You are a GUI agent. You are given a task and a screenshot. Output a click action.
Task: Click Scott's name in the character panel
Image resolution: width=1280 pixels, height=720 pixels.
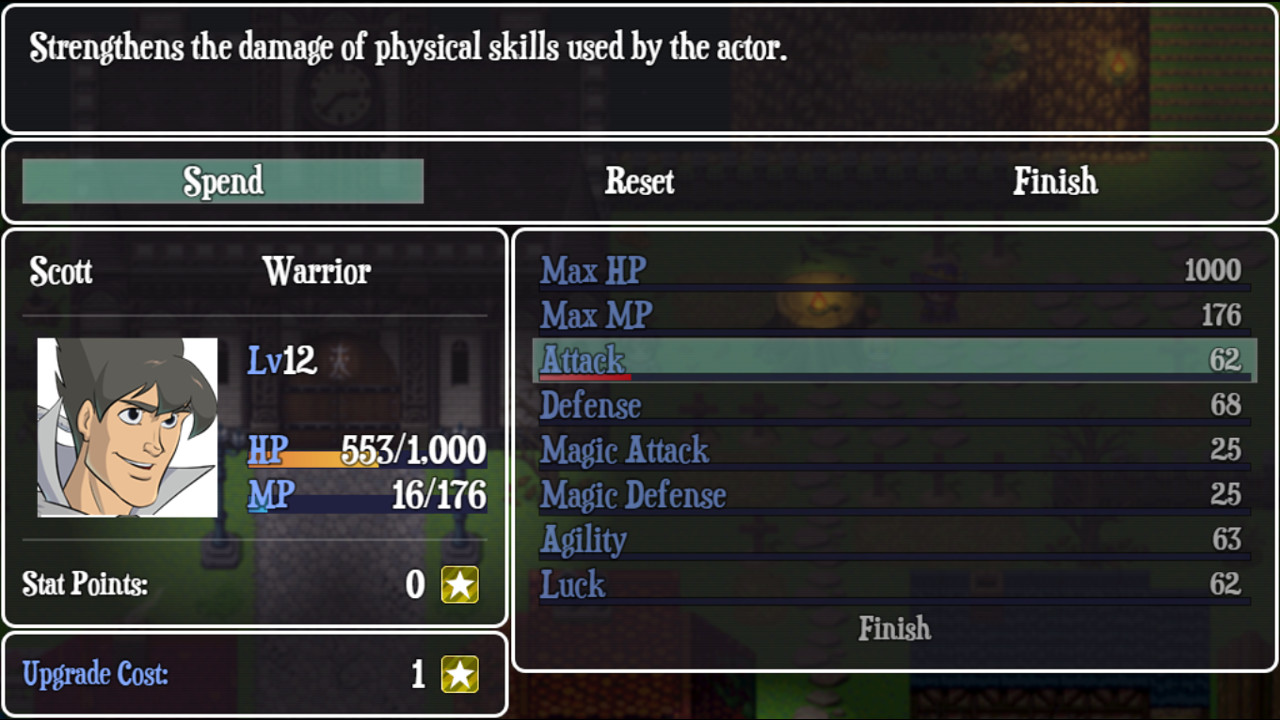point(61,271)
